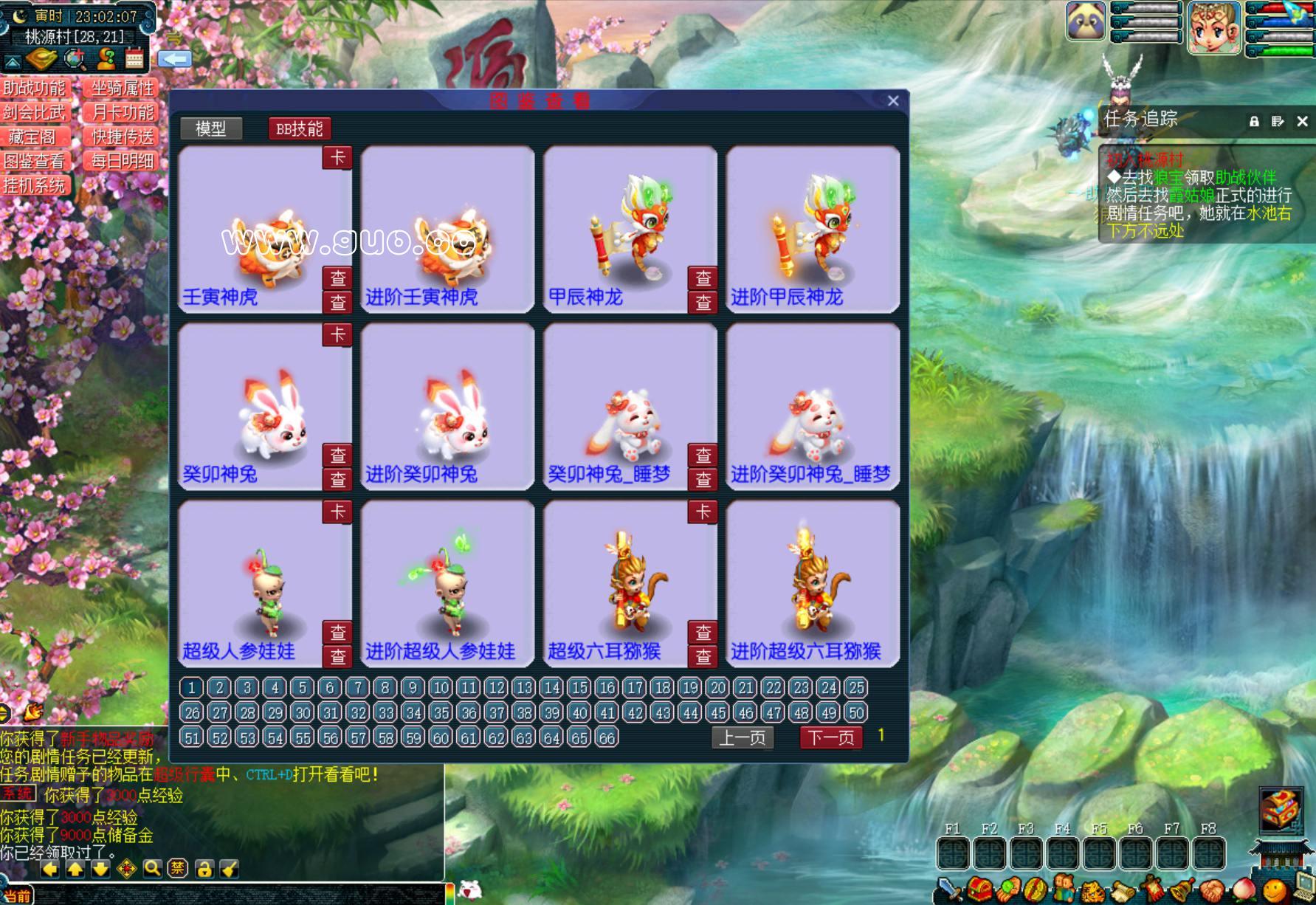Open the 助战功能 menu

35,89
